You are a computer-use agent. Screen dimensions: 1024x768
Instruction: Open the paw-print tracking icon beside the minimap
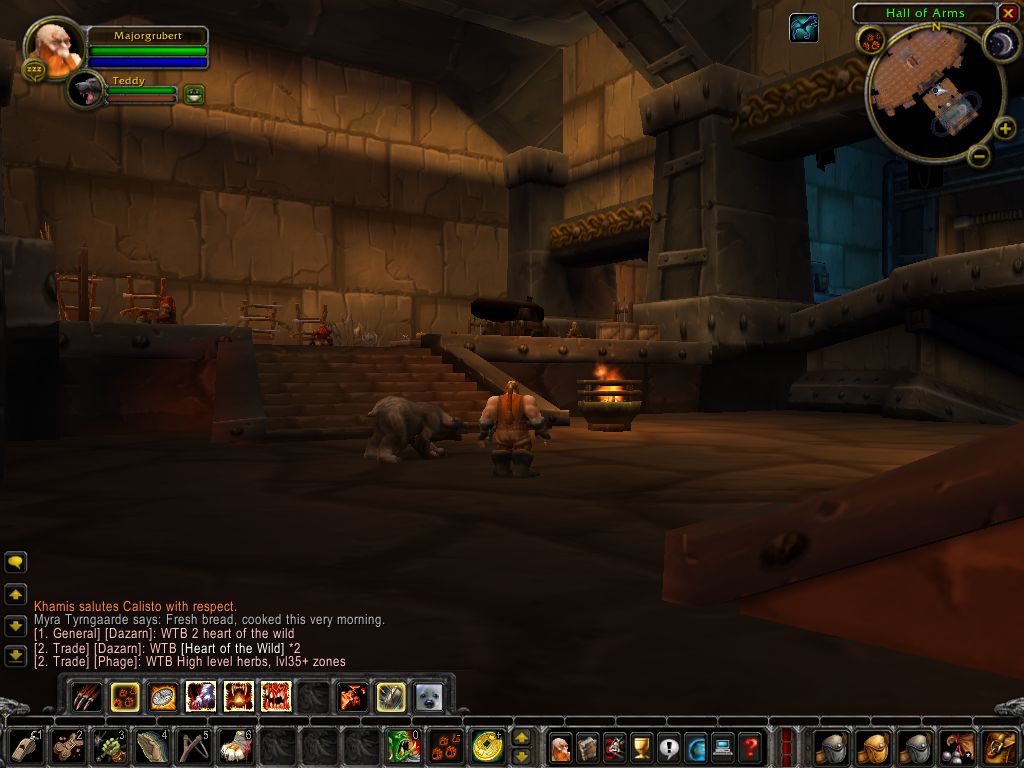tap(870, 40)
